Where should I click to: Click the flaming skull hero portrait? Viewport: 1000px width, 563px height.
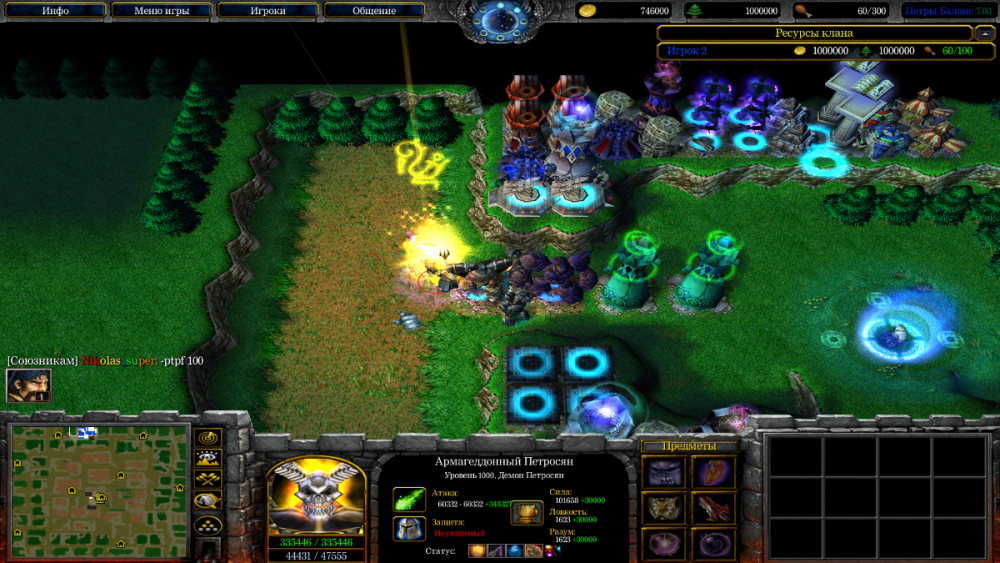pyautogui.click(x=316, y=495)
